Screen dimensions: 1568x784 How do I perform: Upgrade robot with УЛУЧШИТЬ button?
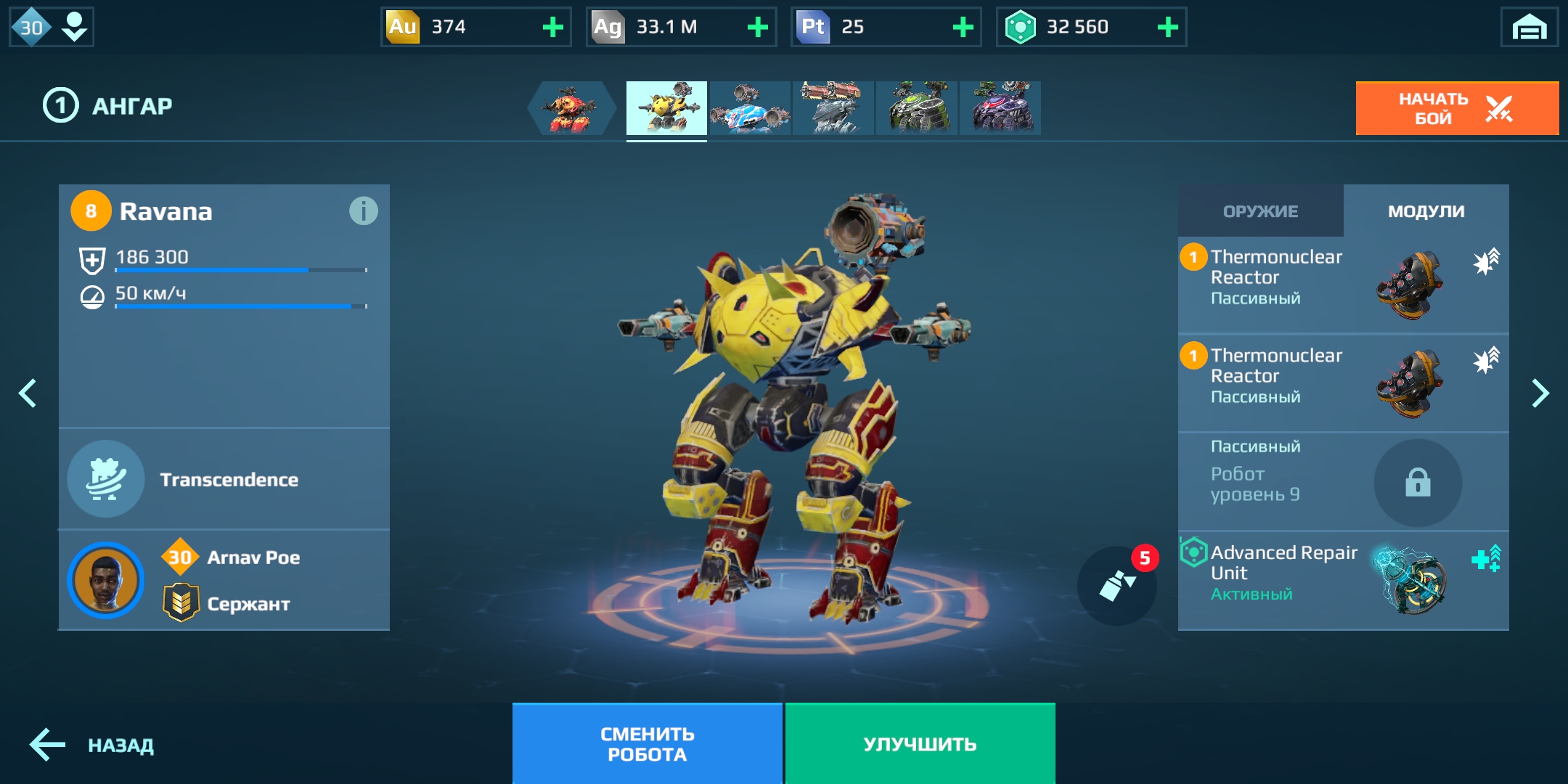click(x=920, y=744)
